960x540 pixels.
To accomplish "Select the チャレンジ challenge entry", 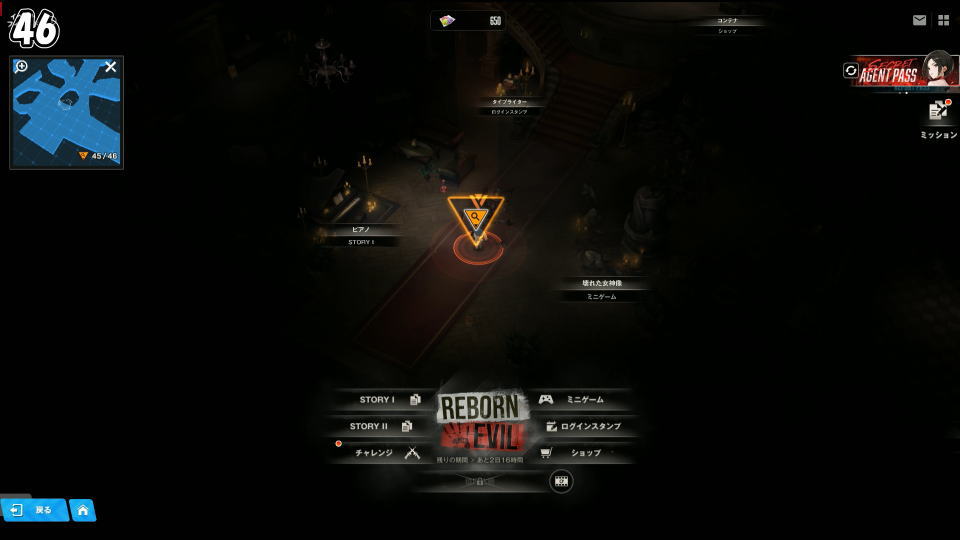I will [382, 453].
